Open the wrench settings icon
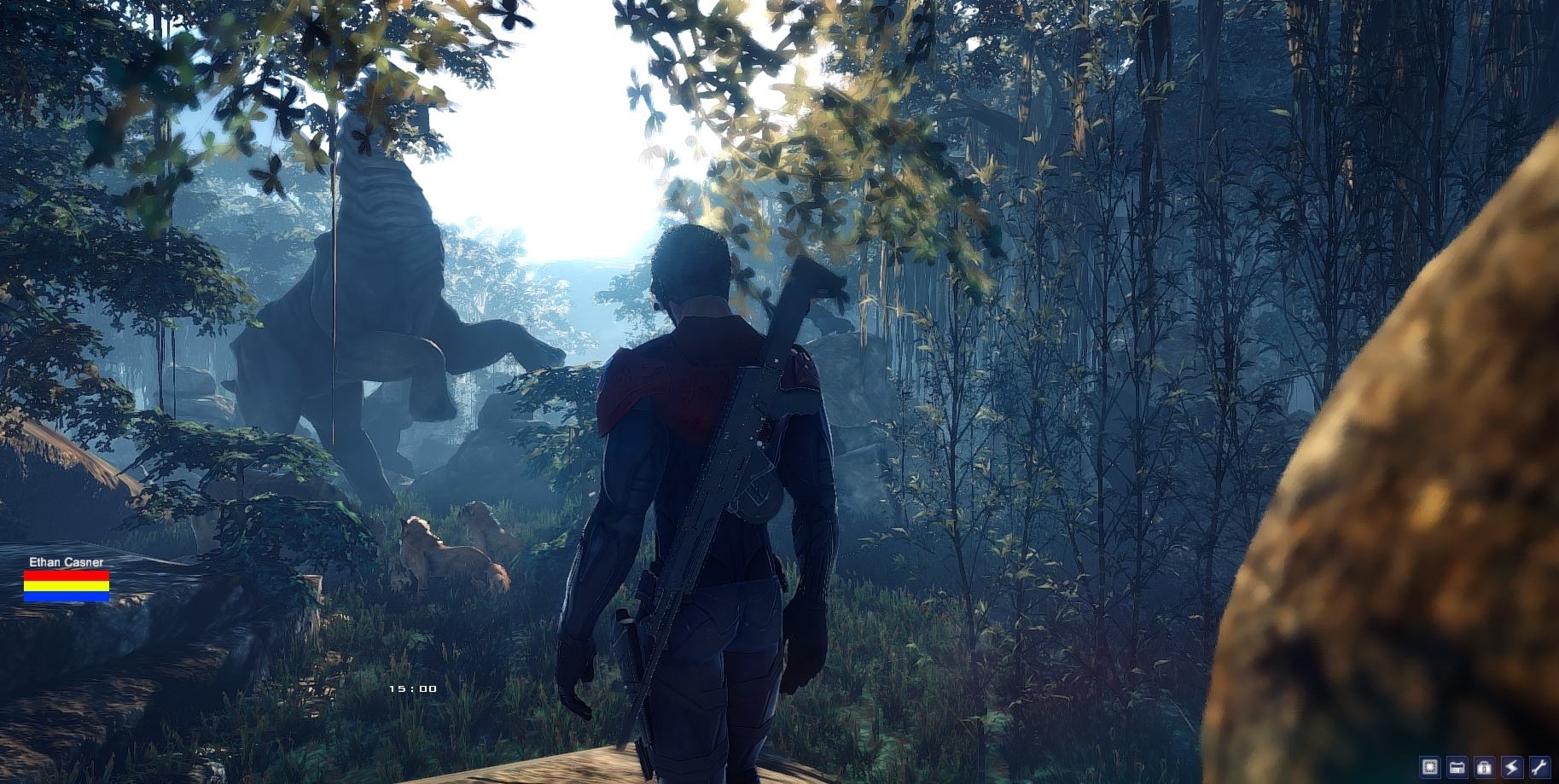1559x784 pixels. [x=1539, y=767]
